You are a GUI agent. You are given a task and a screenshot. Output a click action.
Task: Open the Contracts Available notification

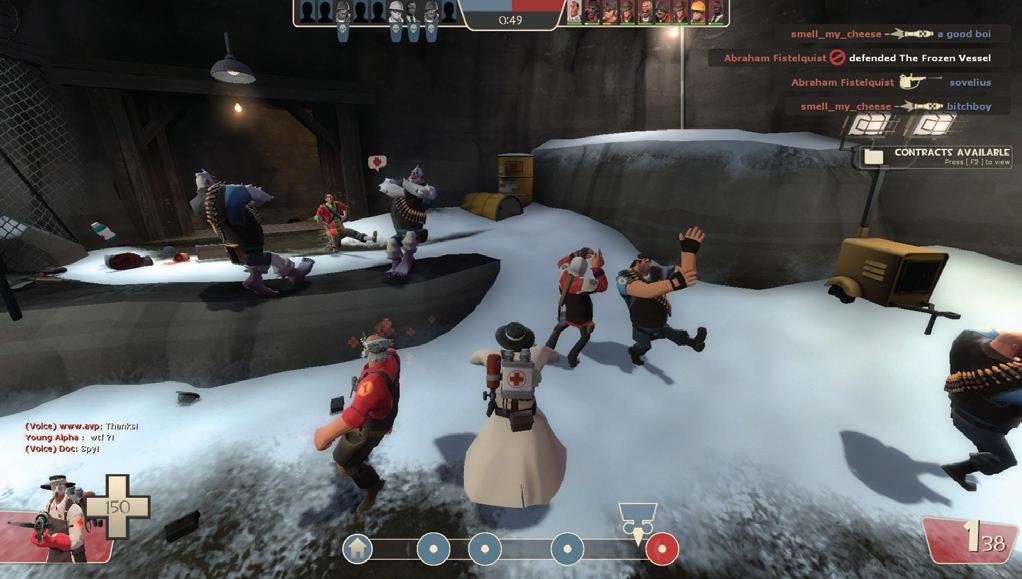(x=940, y=156)
